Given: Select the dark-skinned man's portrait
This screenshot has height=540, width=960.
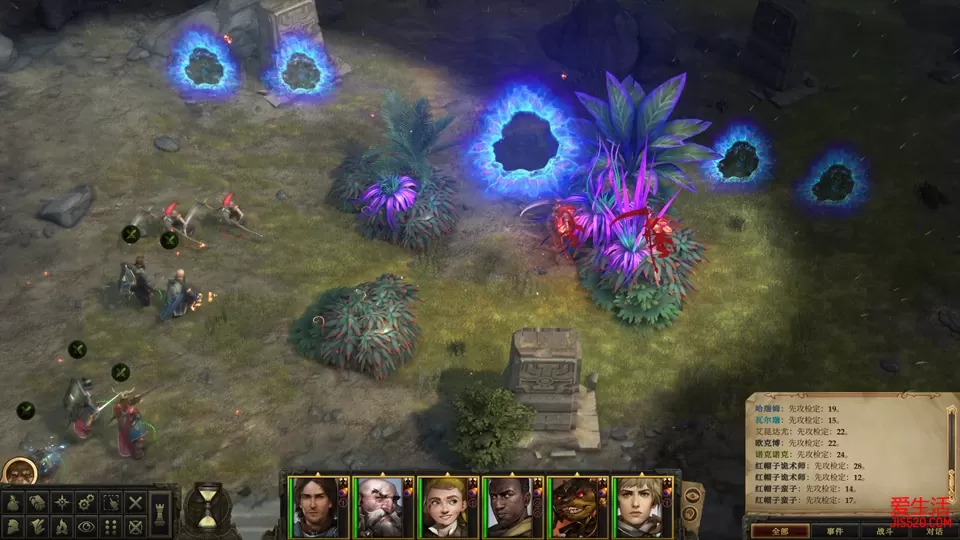Looking at the screenshot, I should [511, 506].
